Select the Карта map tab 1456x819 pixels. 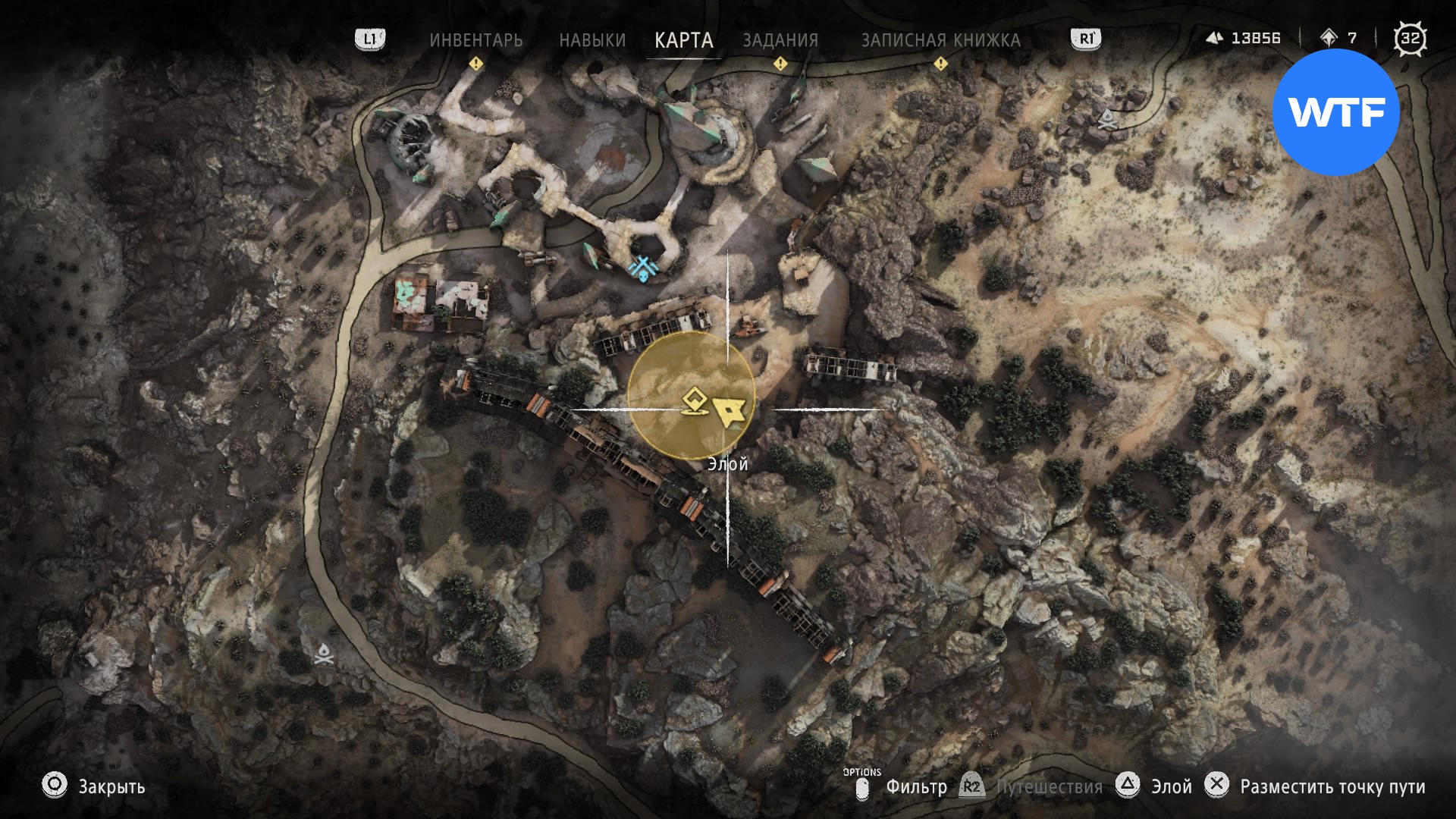coord(683,40)
